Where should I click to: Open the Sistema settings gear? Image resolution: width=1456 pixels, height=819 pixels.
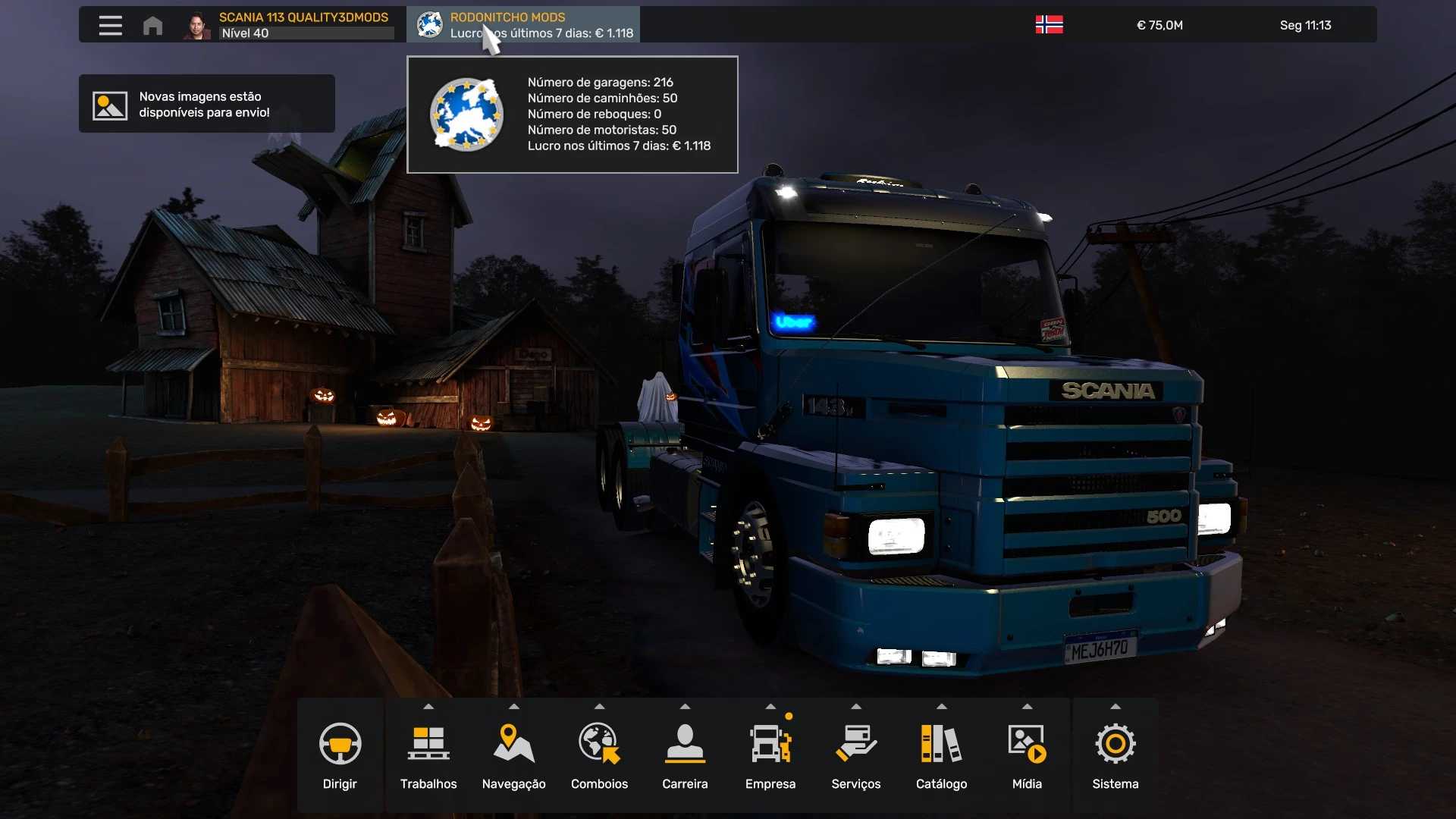pos(1115,756)
